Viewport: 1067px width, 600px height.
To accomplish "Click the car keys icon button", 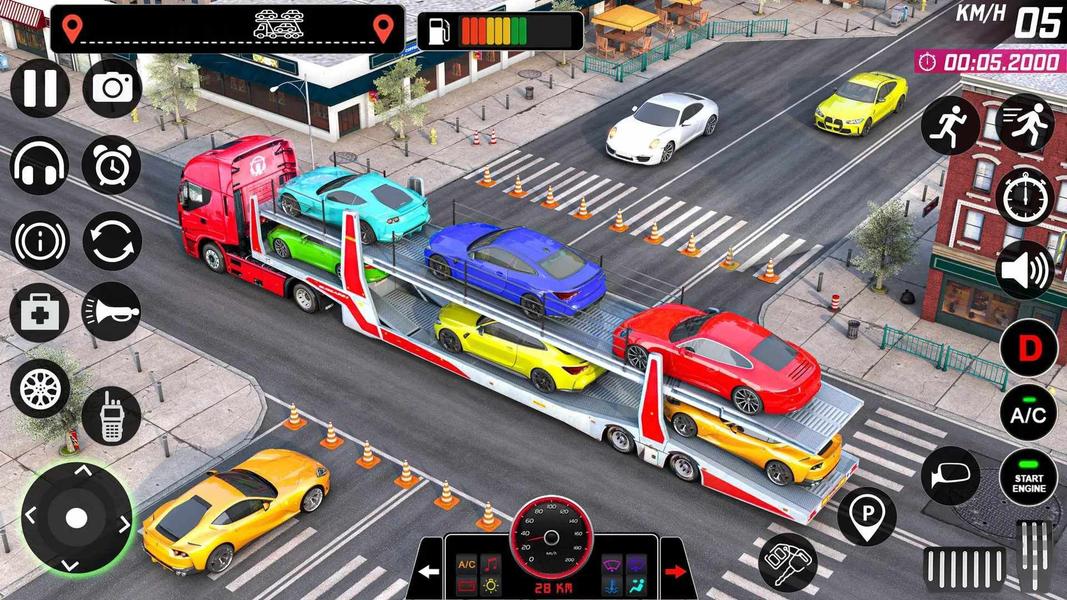I will point(788,562).
